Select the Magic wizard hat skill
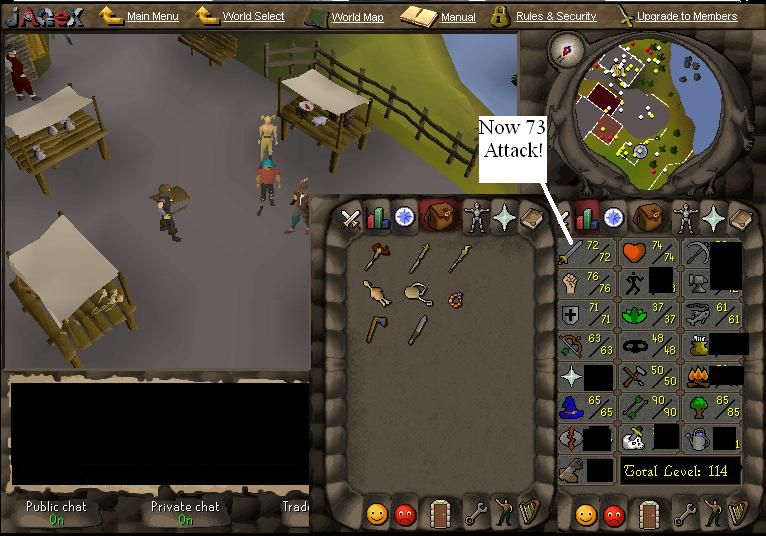 [585, 408]
